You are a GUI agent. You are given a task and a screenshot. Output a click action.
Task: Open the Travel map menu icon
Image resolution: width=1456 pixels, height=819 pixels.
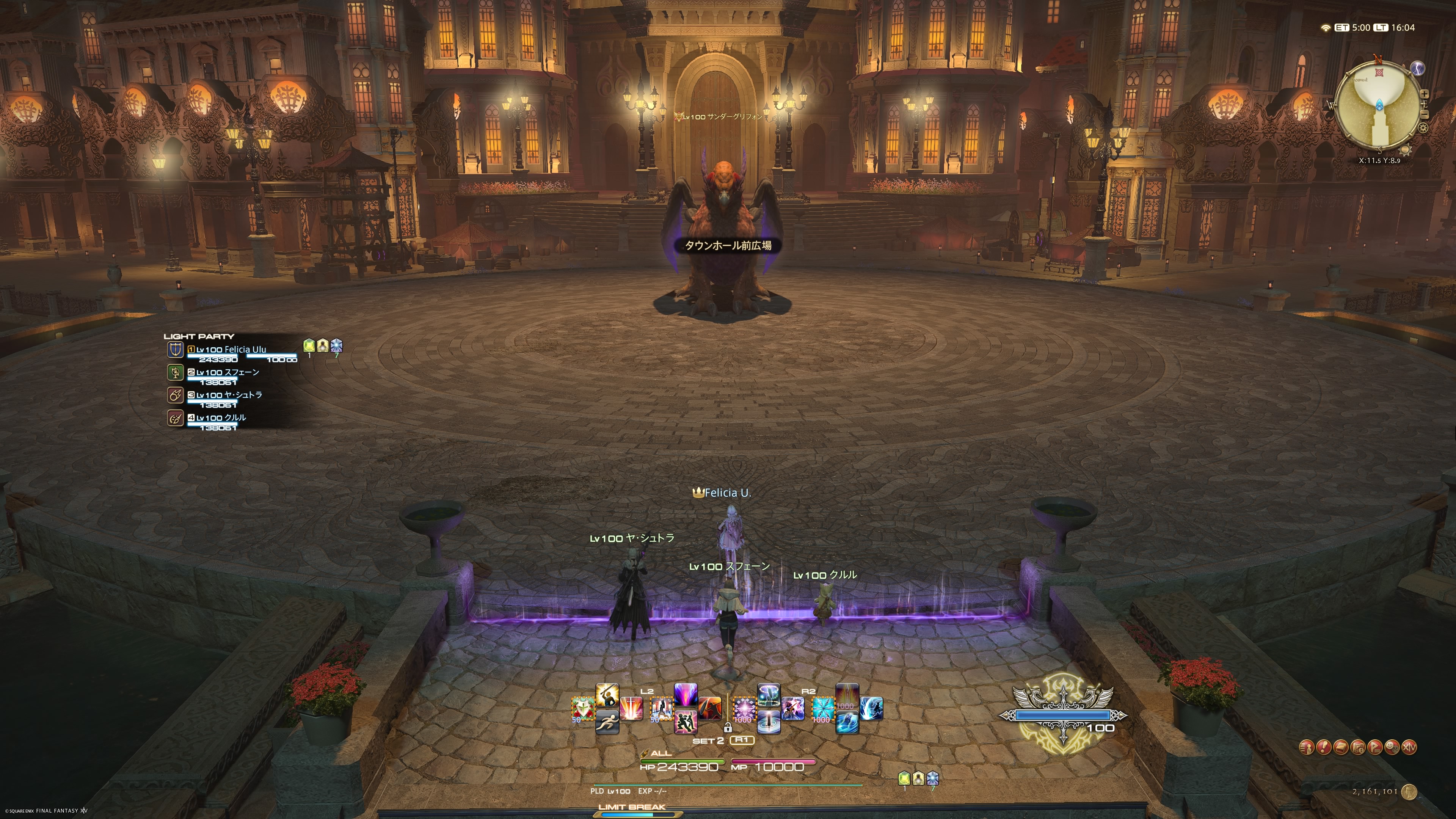(x=1358, y=747)
